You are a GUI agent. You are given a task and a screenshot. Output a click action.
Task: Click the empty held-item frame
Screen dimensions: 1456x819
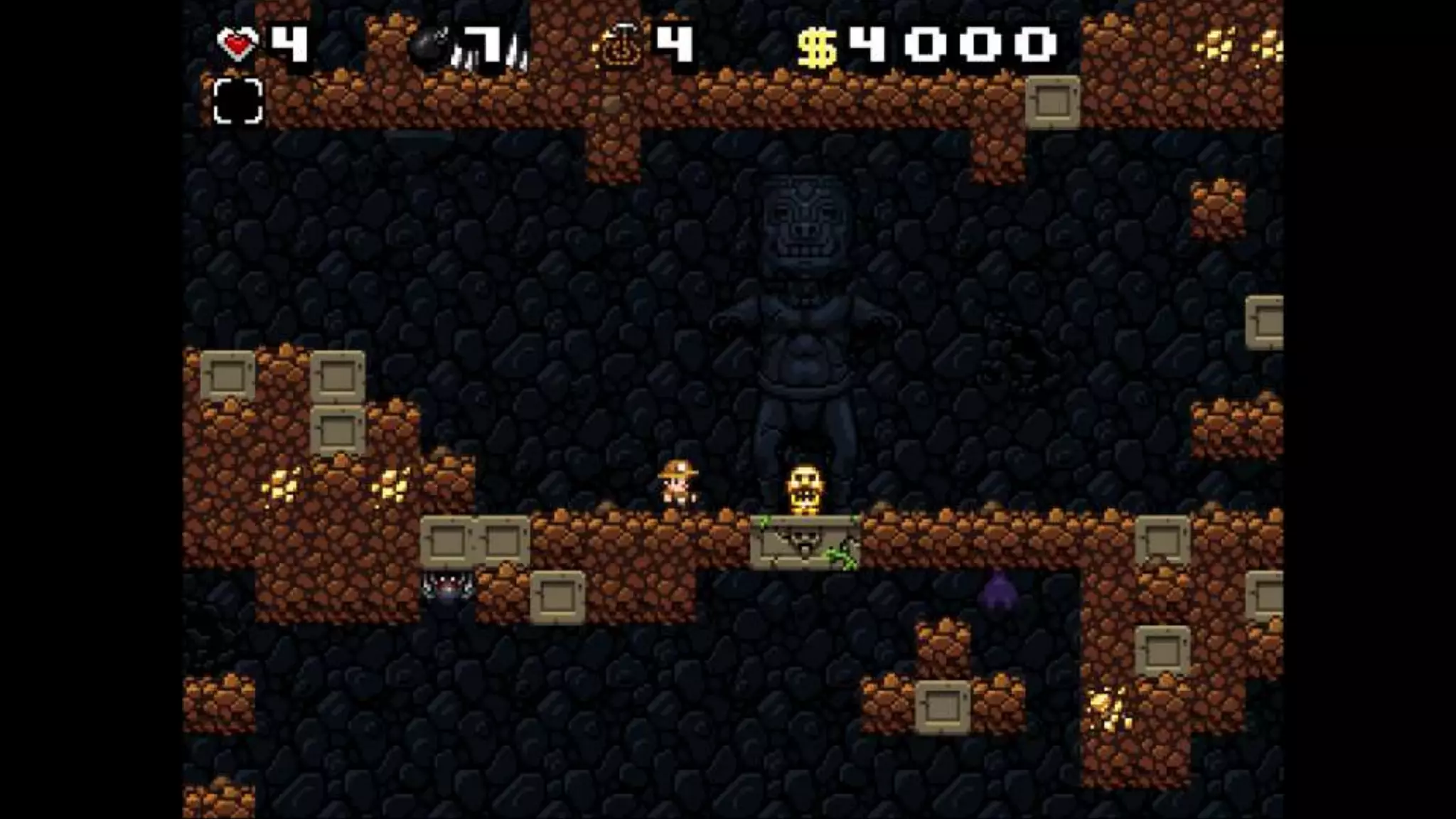pos(238,101)
